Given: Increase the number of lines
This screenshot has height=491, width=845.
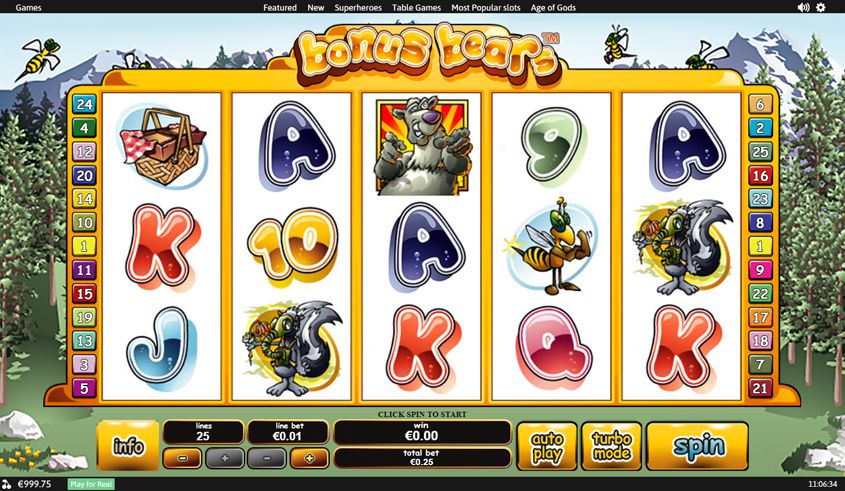Looking at the screenshot, I should pyautogui.click(x=224, y=459).
